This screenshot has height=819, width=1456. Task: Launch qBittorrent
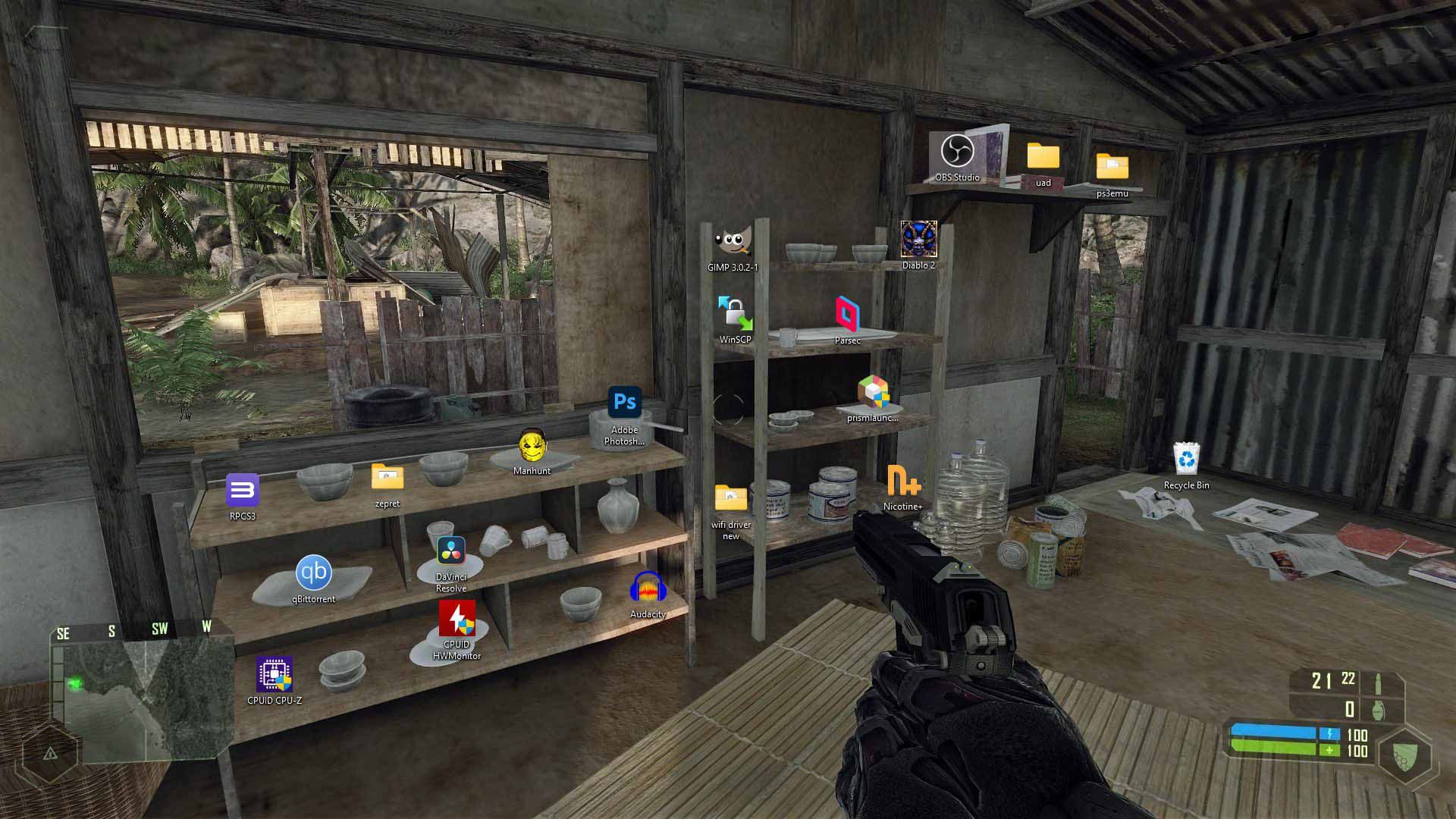coord(315,575)
